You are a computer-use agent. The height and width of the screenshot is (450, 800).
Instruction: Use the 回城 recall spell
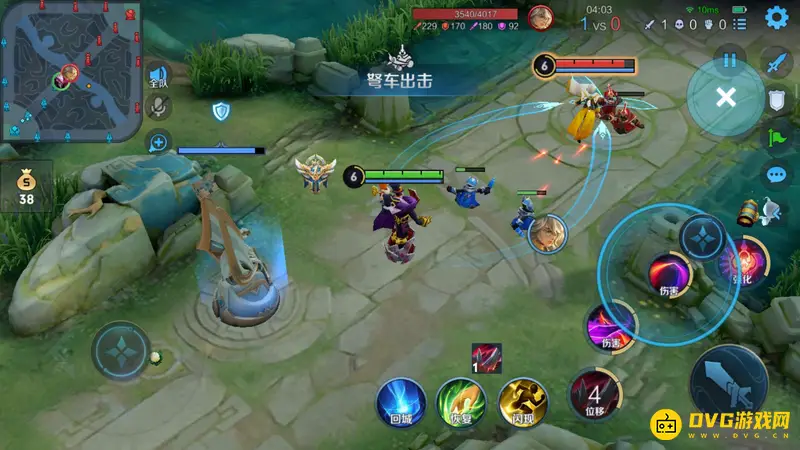pyautogui.click(x=400, y=403)
